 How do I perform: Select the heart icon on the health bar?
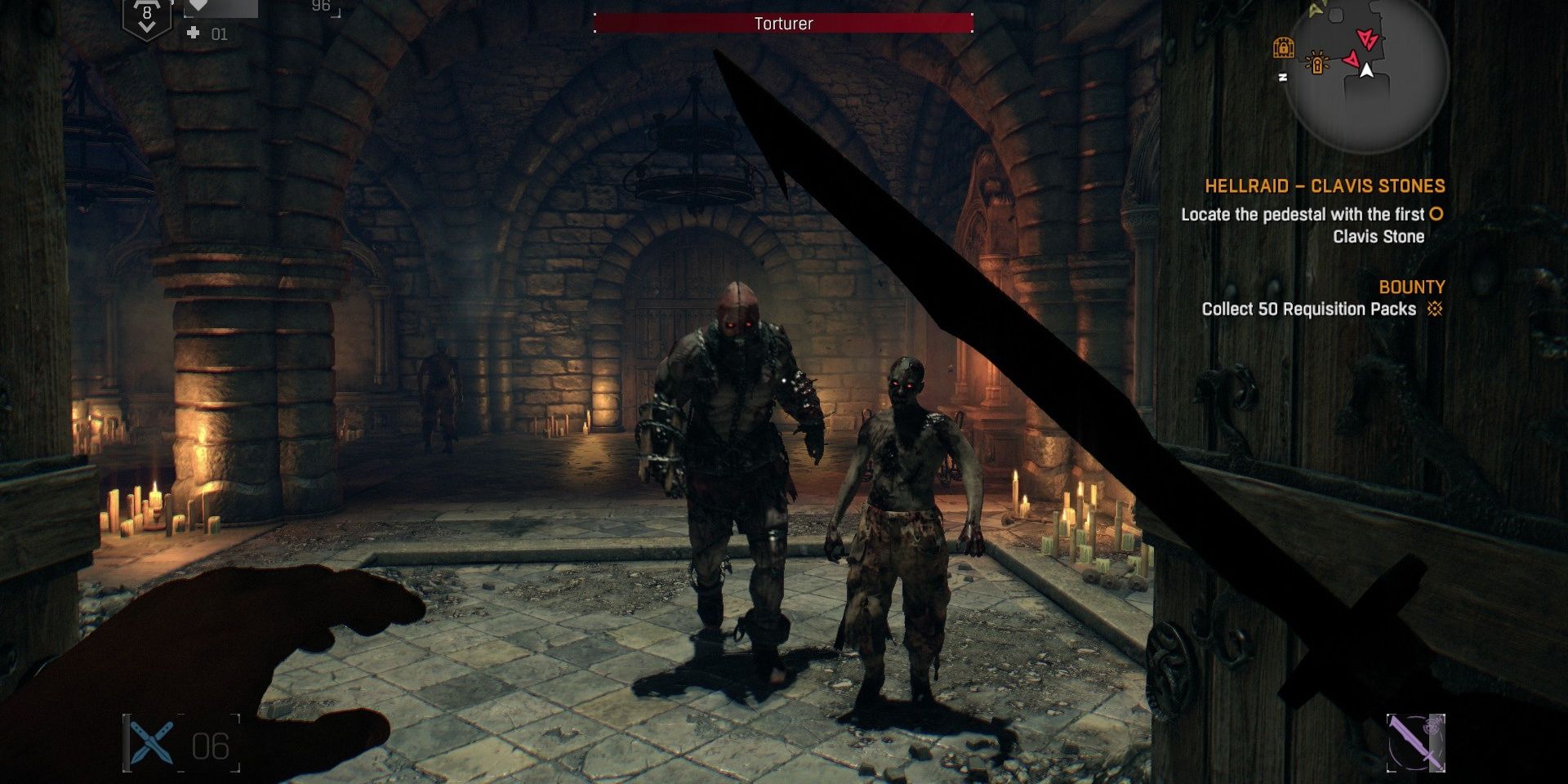[198, 7]
